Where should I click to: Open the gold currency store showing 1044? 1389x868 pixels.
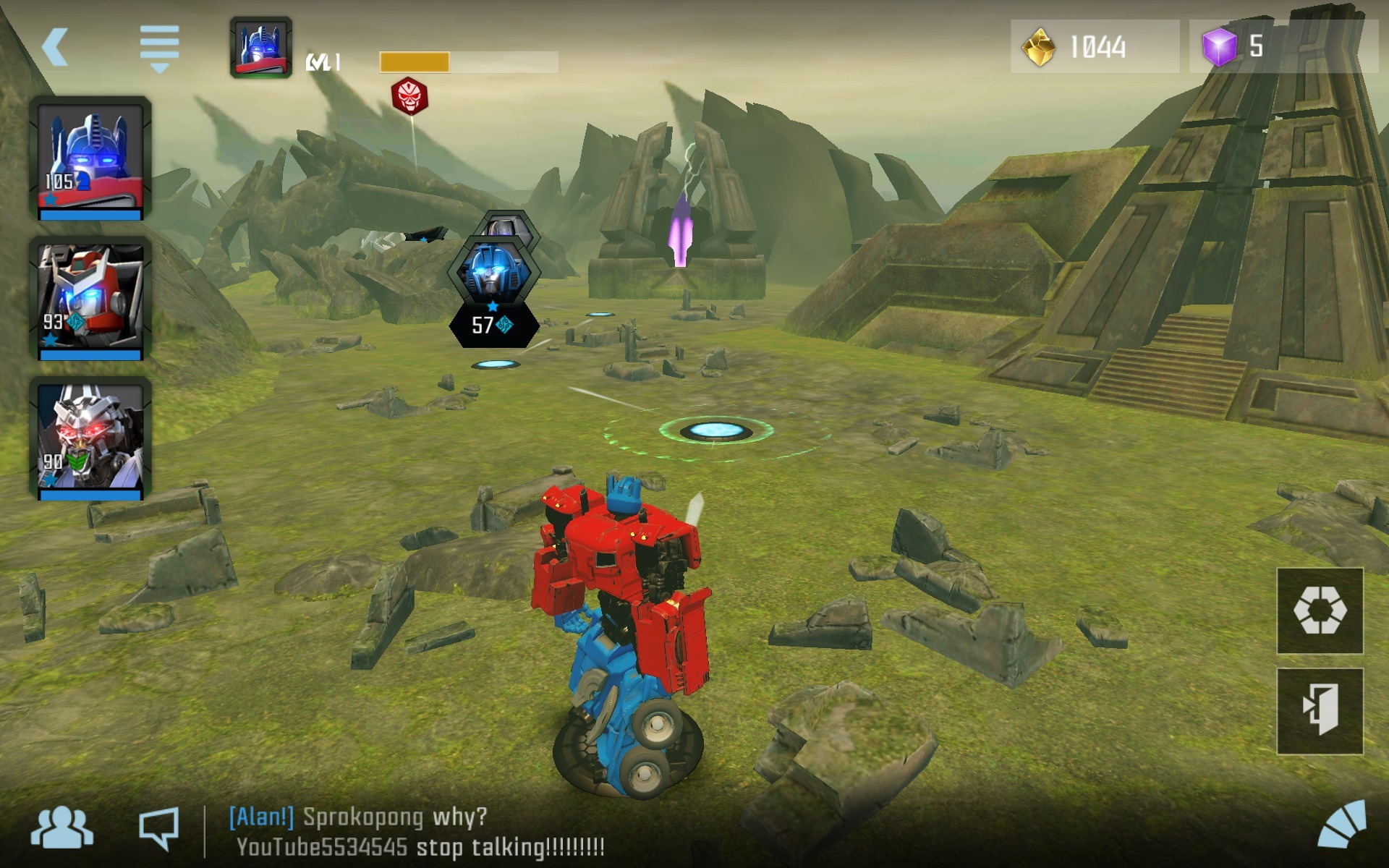point(1092,47)
